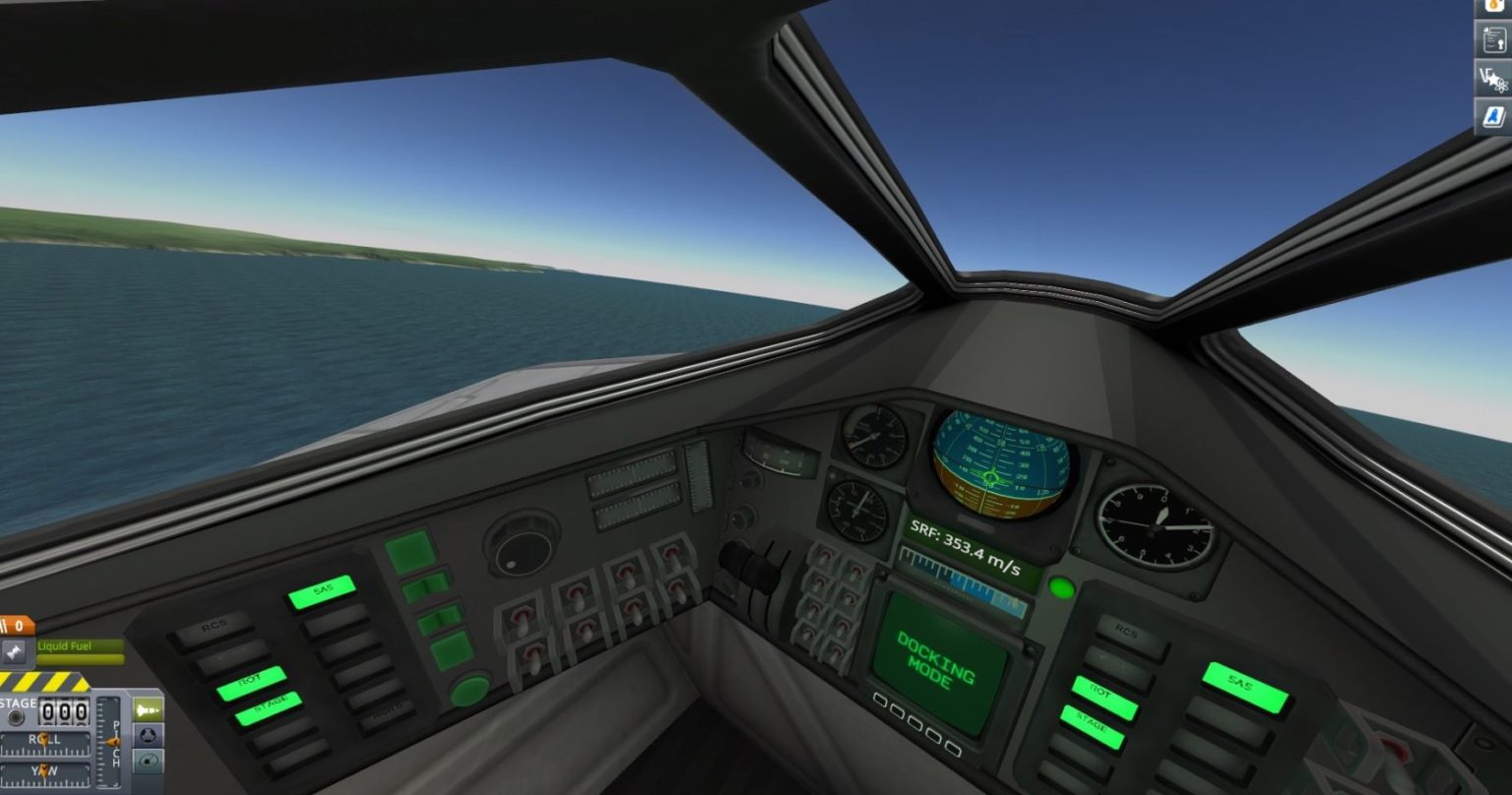Select the gauge icon below docking mode
This screenshot has height=795, width=1512.
(x=148, y=762)
